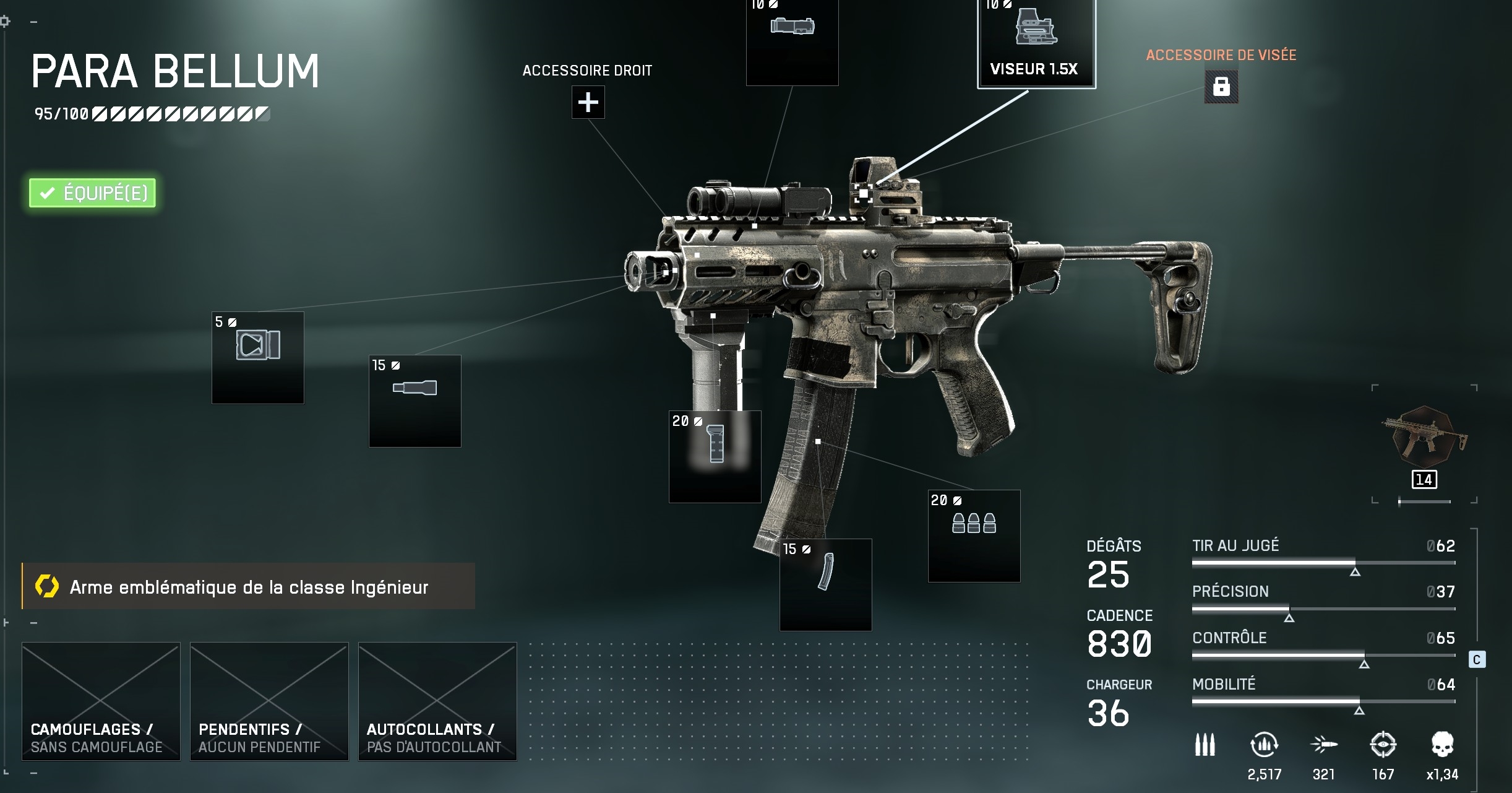The height and width of the screenshot is (793, 1512).
Task: Click the locked Accessoire de Visée slot
Action: [1221, 87]
